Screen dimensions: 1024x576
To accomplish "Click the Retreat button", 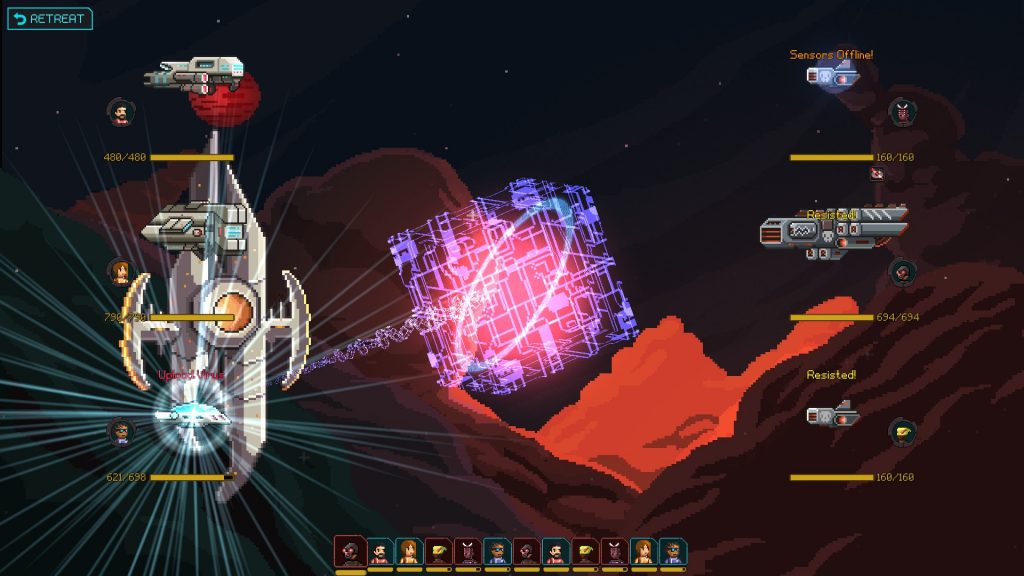I will pyautogui.click(x=50, y=19).
